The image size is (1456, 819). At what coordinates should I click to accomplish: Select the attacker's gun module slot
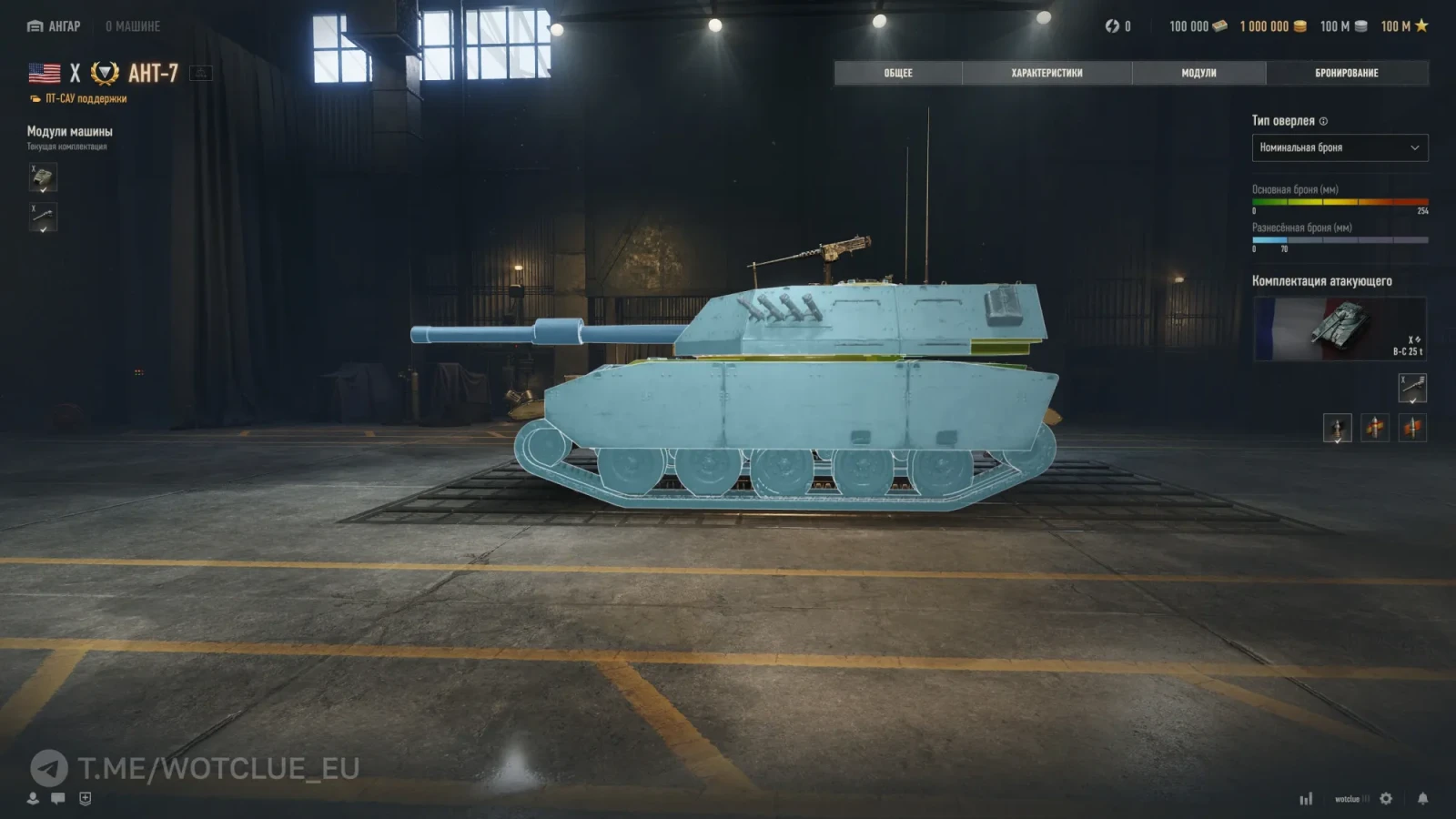[1411, 388]
